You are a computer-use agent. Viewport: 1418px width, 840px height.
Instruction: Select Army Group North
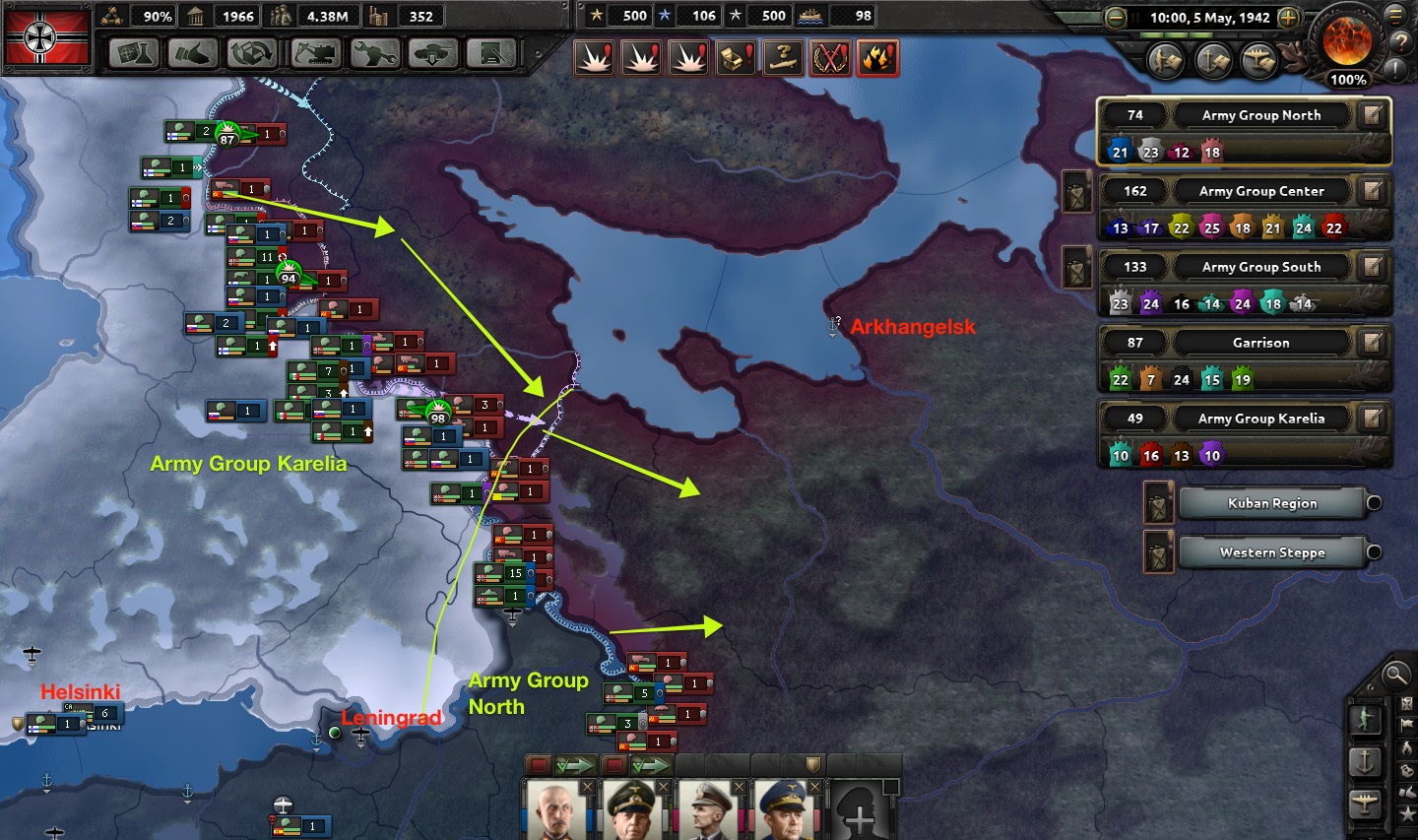click(x=1260, y=115)
